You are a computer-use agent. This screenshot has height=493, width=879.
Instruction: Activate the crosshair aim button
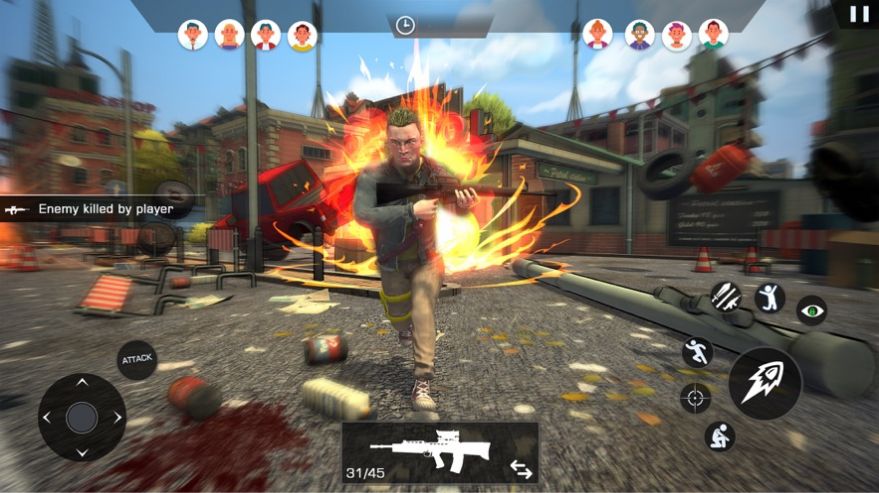tap(695, 397)
